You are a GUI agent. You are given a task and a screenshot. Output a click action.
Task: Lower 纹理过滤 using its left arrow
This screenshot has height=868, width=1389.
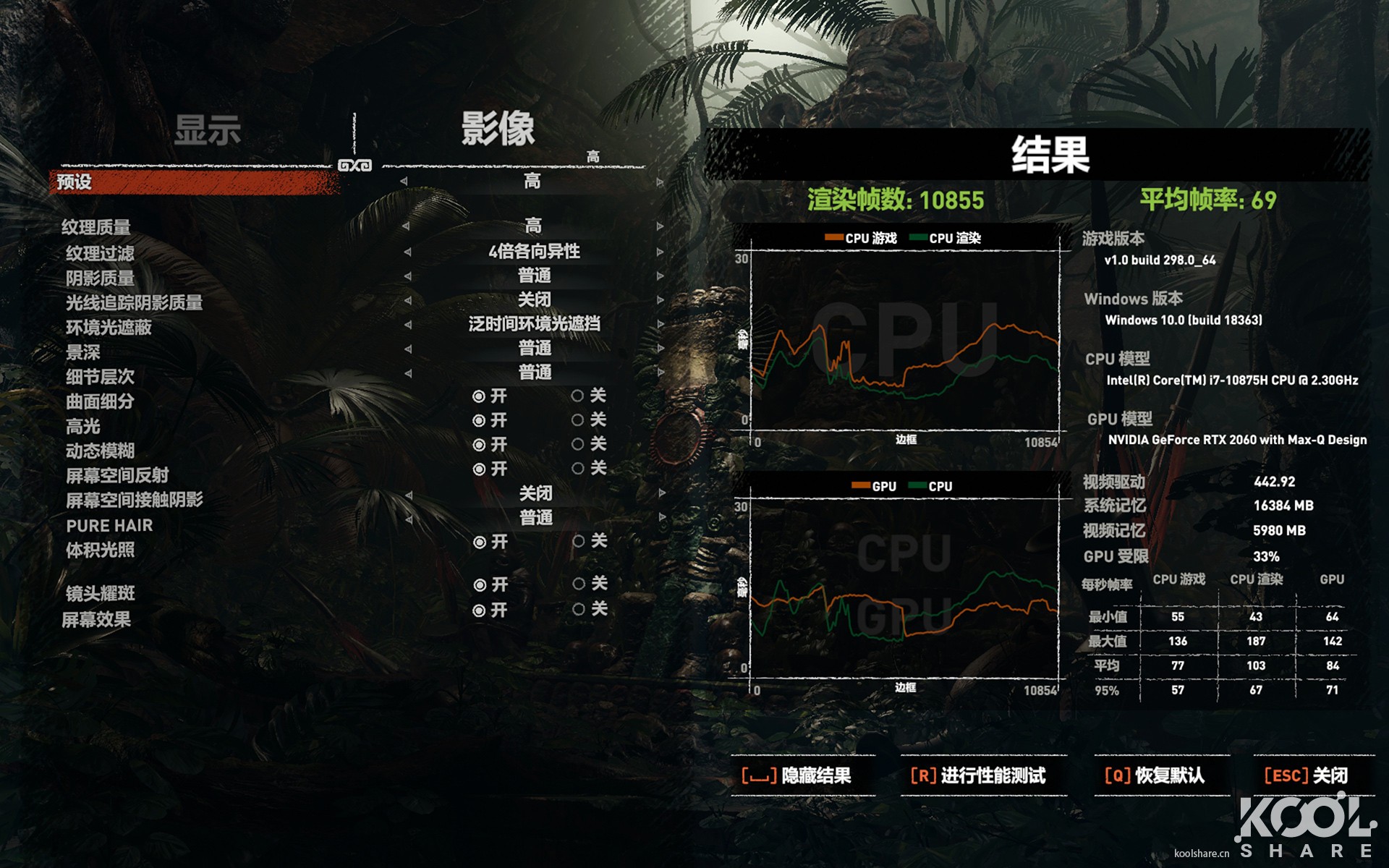[409, 252]
